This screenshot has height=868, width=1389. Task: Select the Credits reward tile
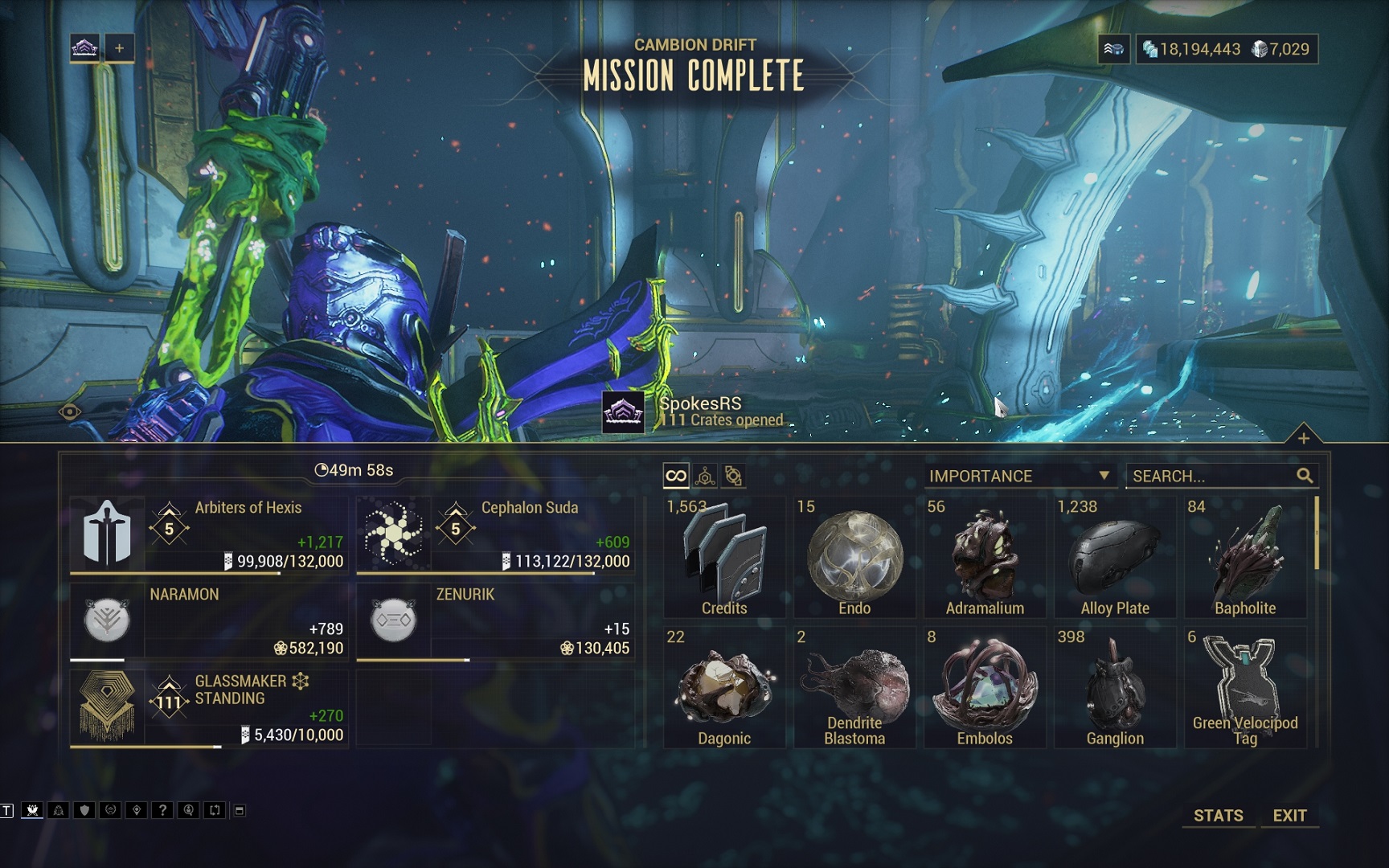click(724, 557)
